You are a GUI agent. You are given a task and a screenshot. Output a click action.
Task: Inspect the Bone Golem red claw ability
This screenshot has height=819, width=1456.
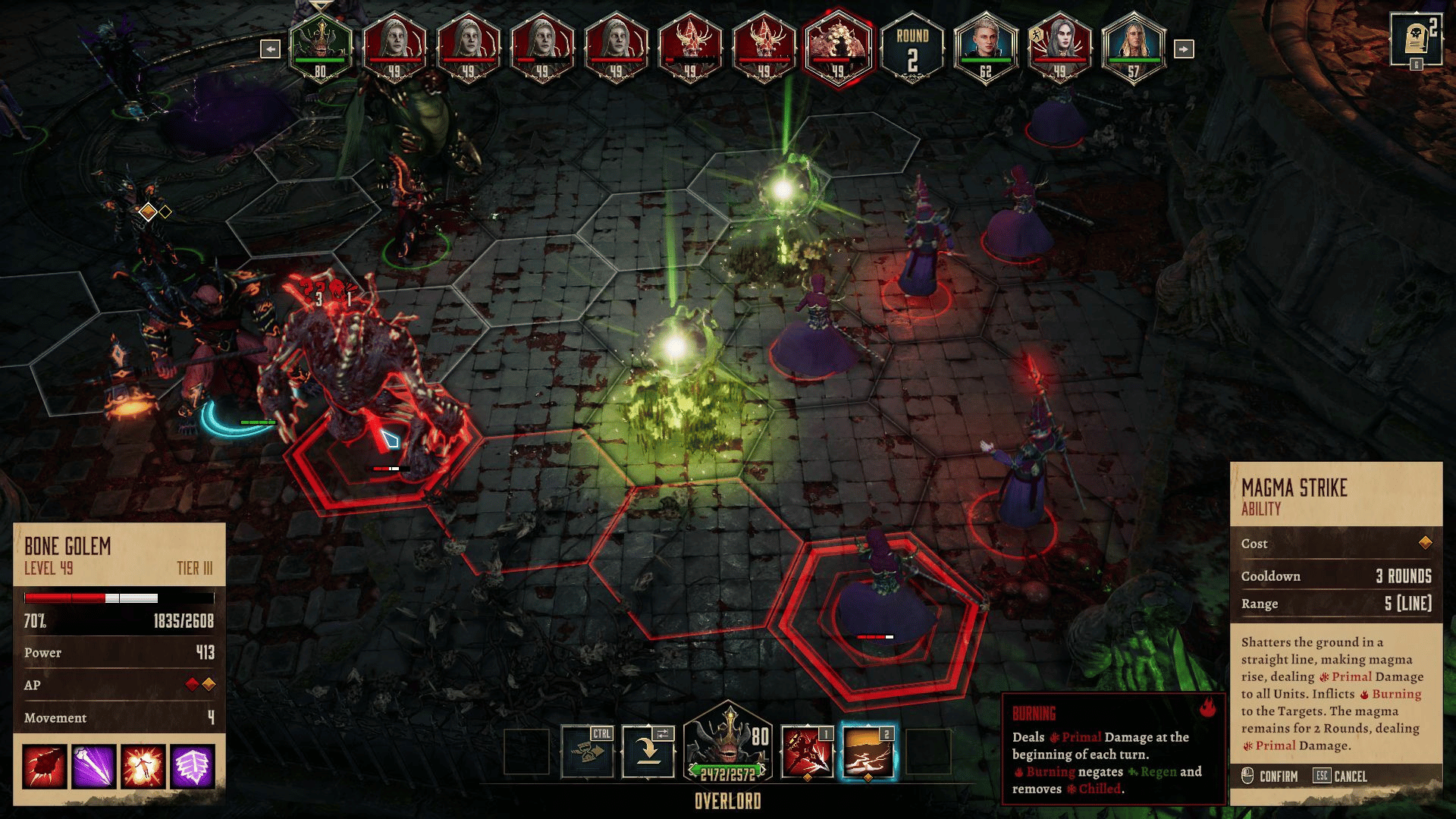[x=45, y=766]
